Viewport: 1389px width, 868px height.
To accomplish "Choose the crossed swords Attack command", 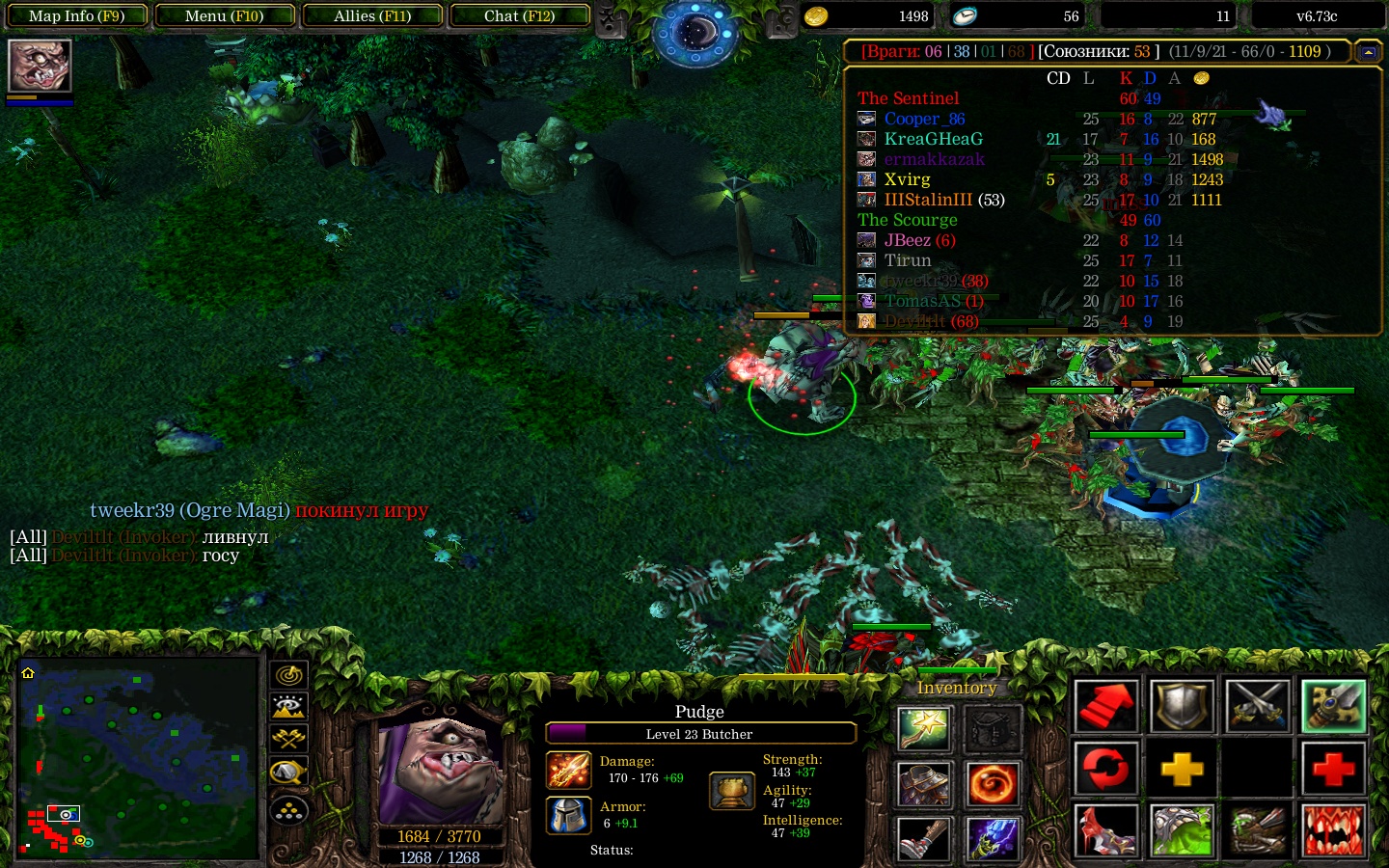I will pos(1258,707).
